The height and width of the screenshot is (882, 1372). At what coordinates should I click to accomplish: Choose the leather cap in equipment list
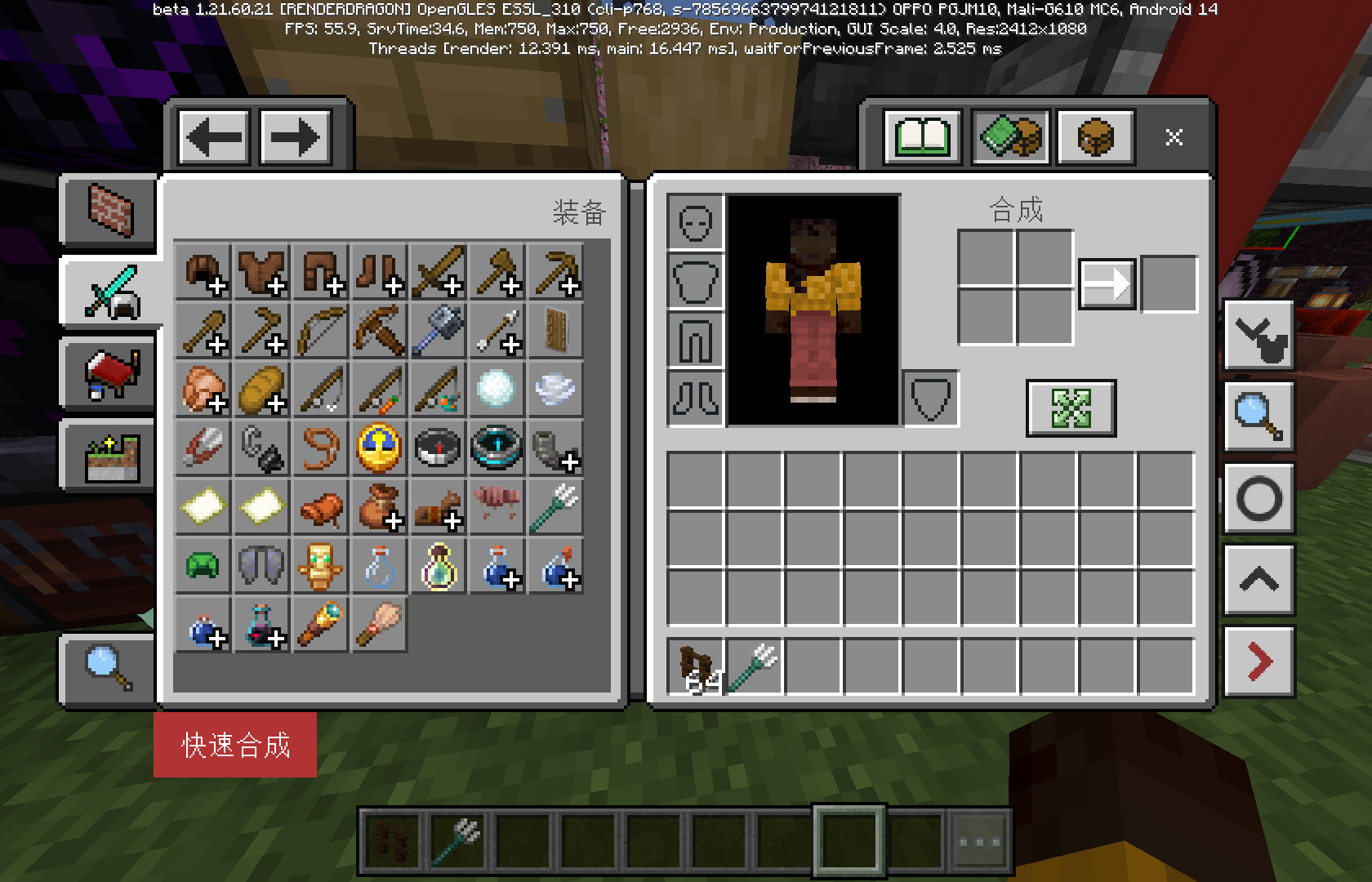pos(203,272)
